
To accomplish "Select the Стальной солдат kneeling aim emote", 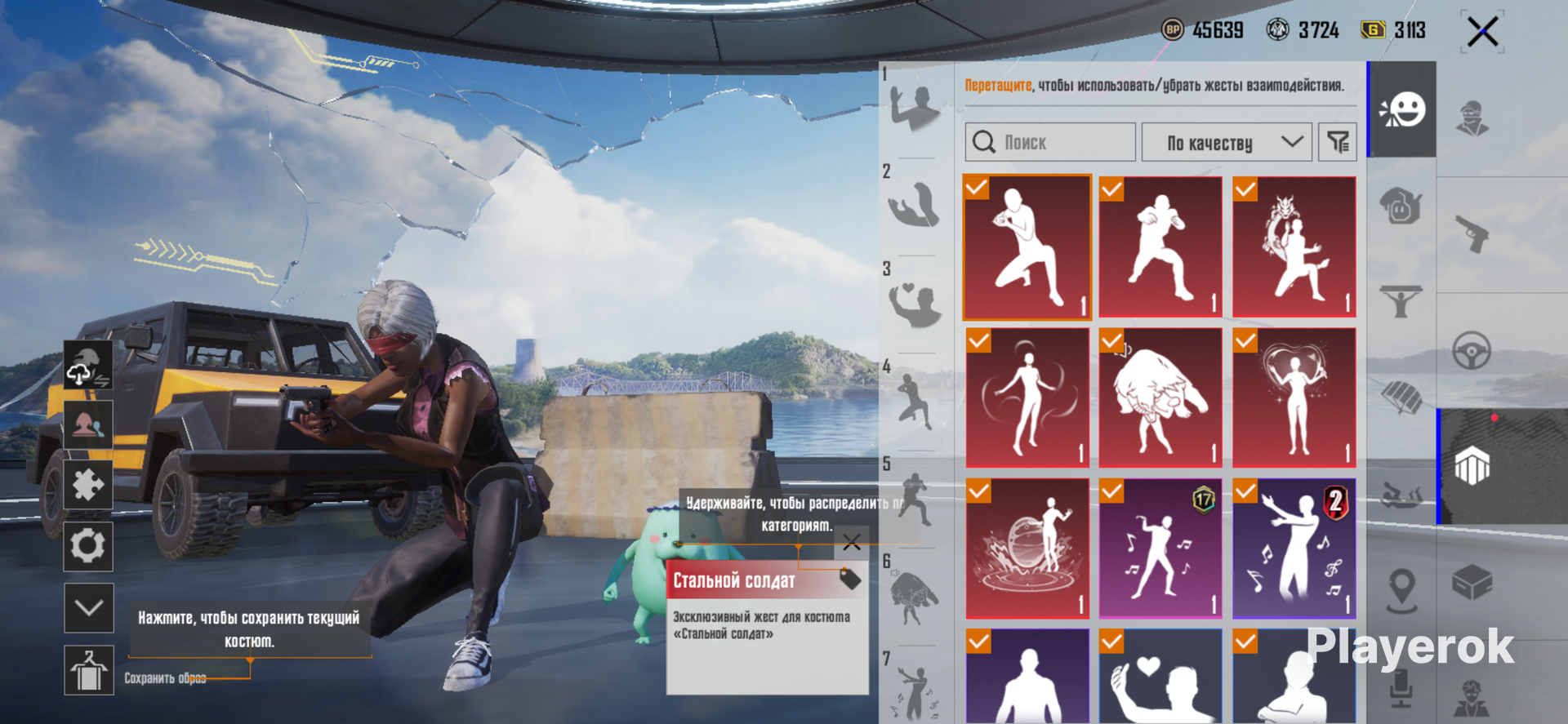I will [x=1027, y=247].
